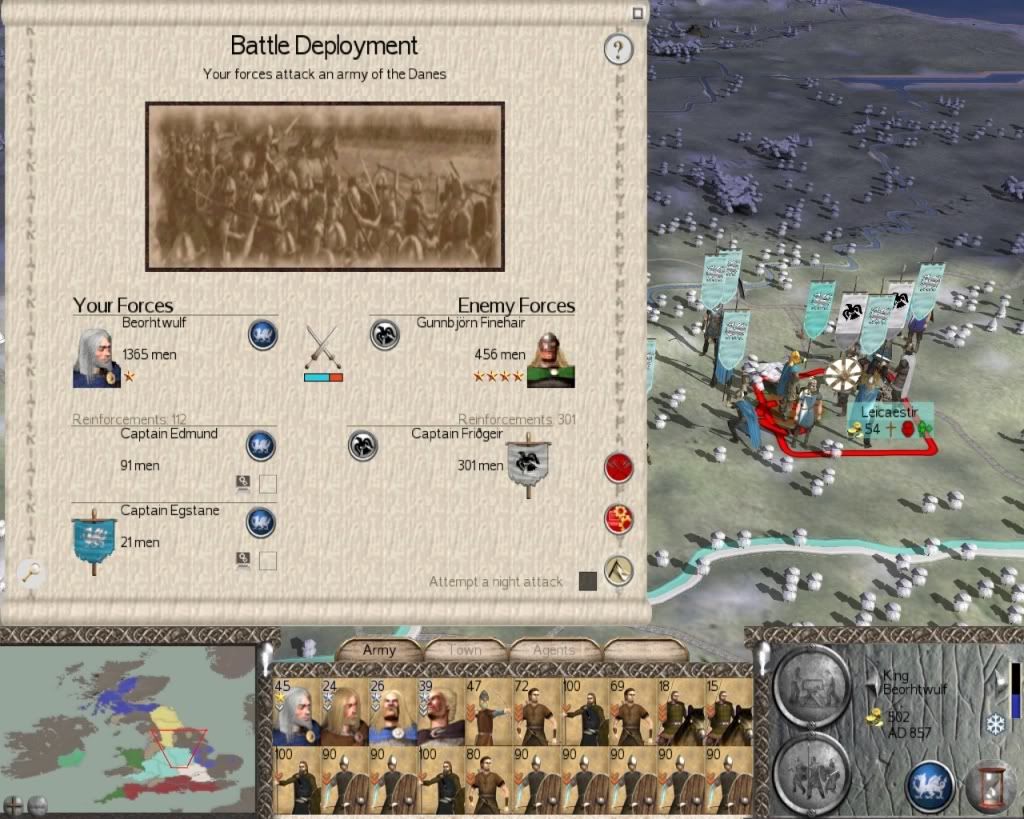Switch to the Army tab
The height and width of the screenshot is (819, 1024).
[379, 650]
